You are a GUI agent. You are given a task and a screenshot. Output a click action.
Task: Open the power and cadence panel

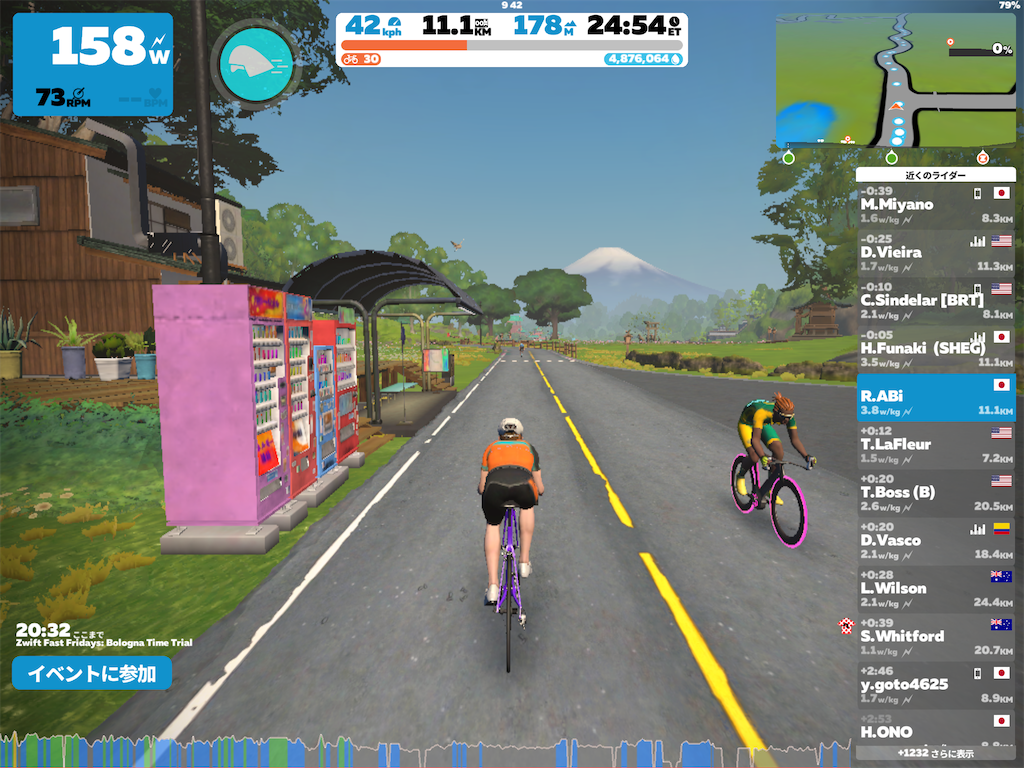93,64
